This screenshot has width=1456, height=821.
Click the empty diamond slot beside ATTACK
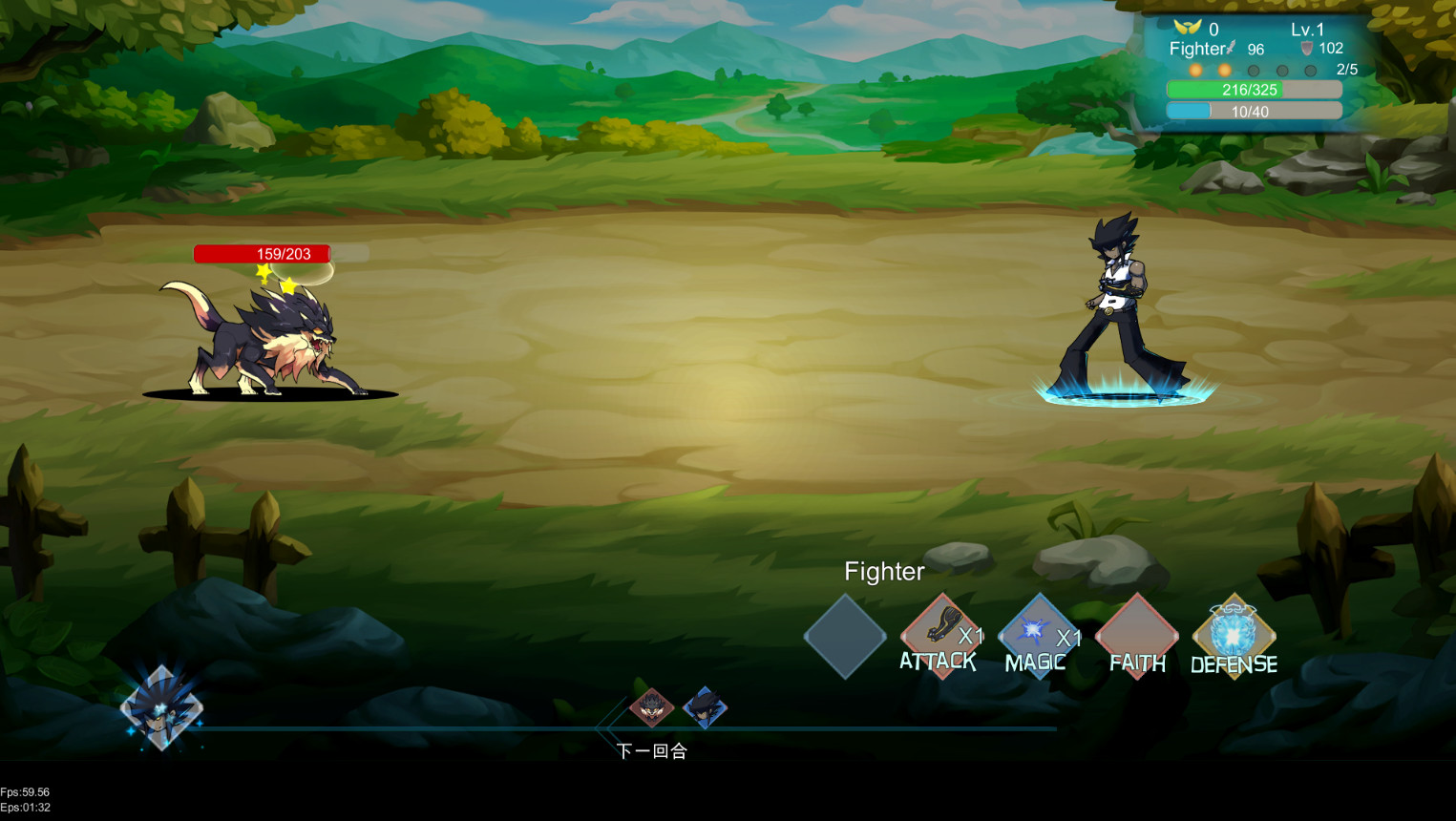(x=845, y=638)
